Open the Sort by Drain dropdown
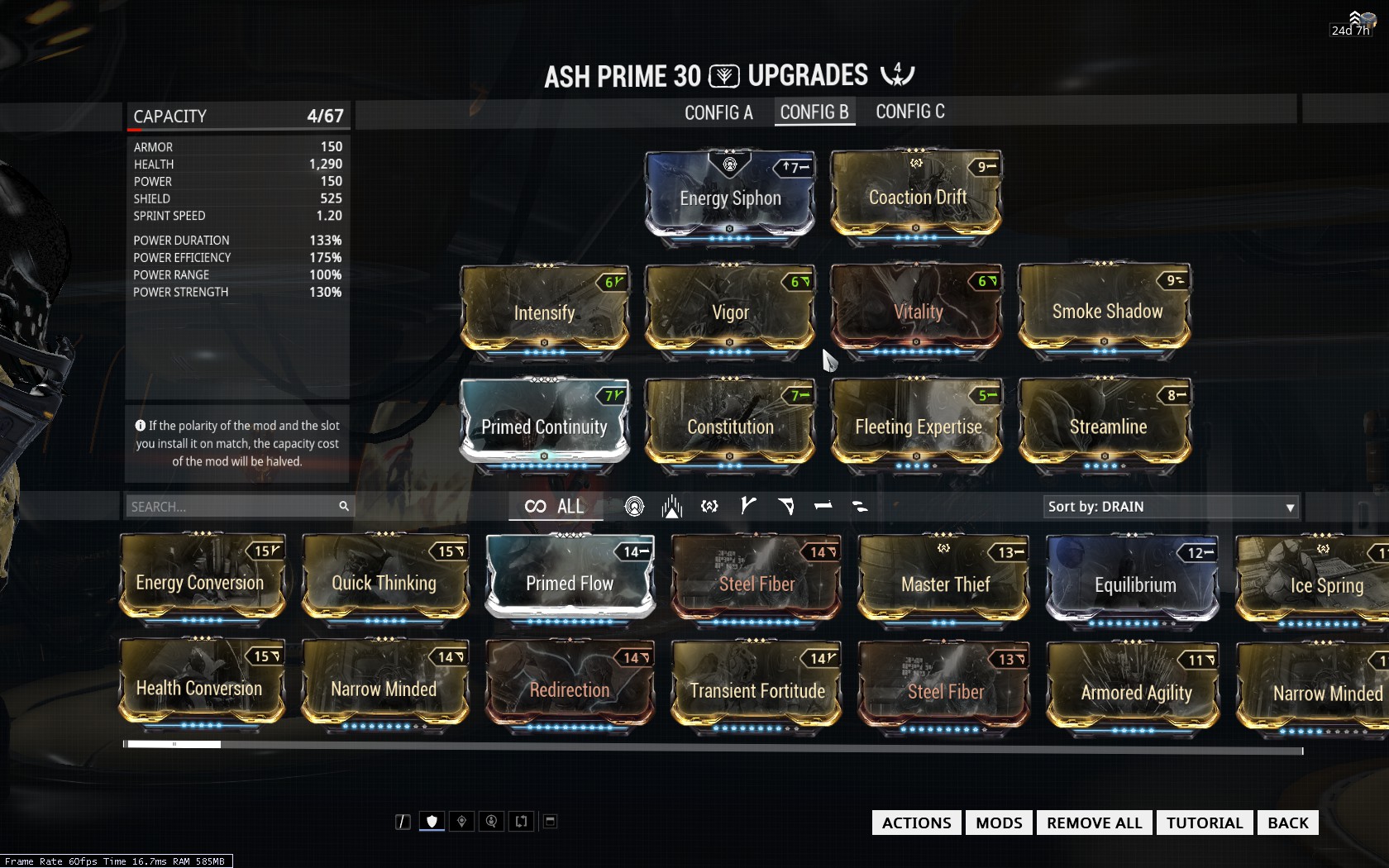Viewport: 1389px width, 868px height. coord(1170,507)
